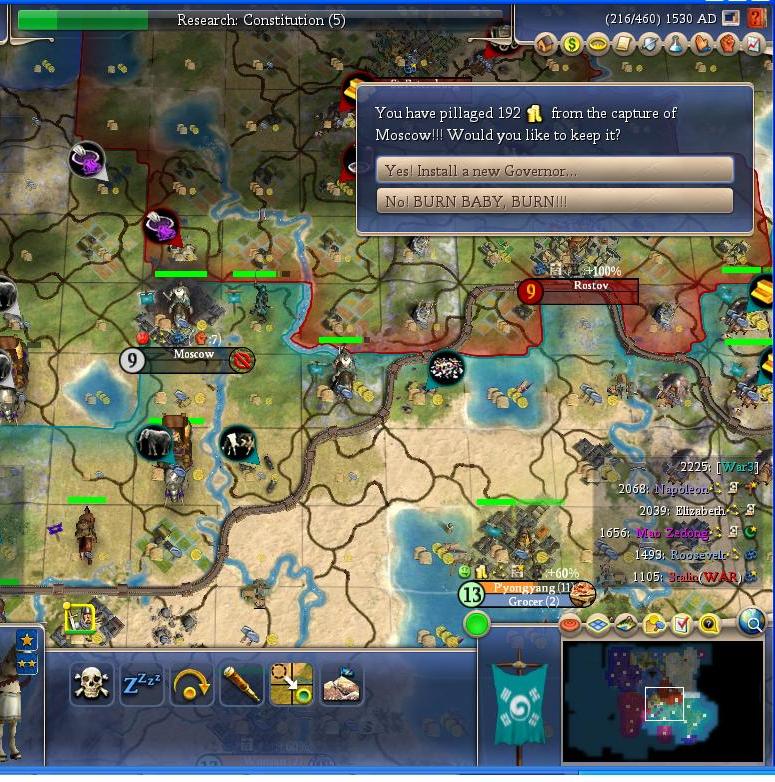Click the green end turn button
Image resolution: width=775 pixels, height=782 pixels.
click(477, 625)
